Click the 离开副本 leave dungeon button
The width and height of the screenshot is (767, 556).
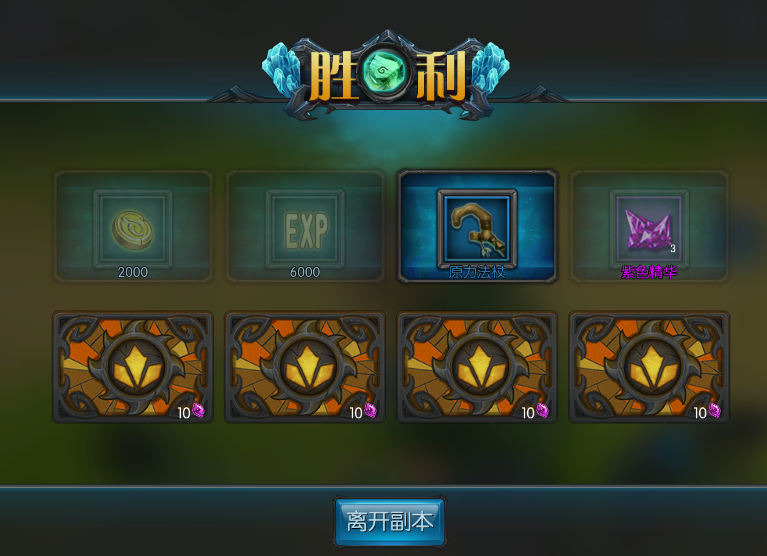click(389, 521)
